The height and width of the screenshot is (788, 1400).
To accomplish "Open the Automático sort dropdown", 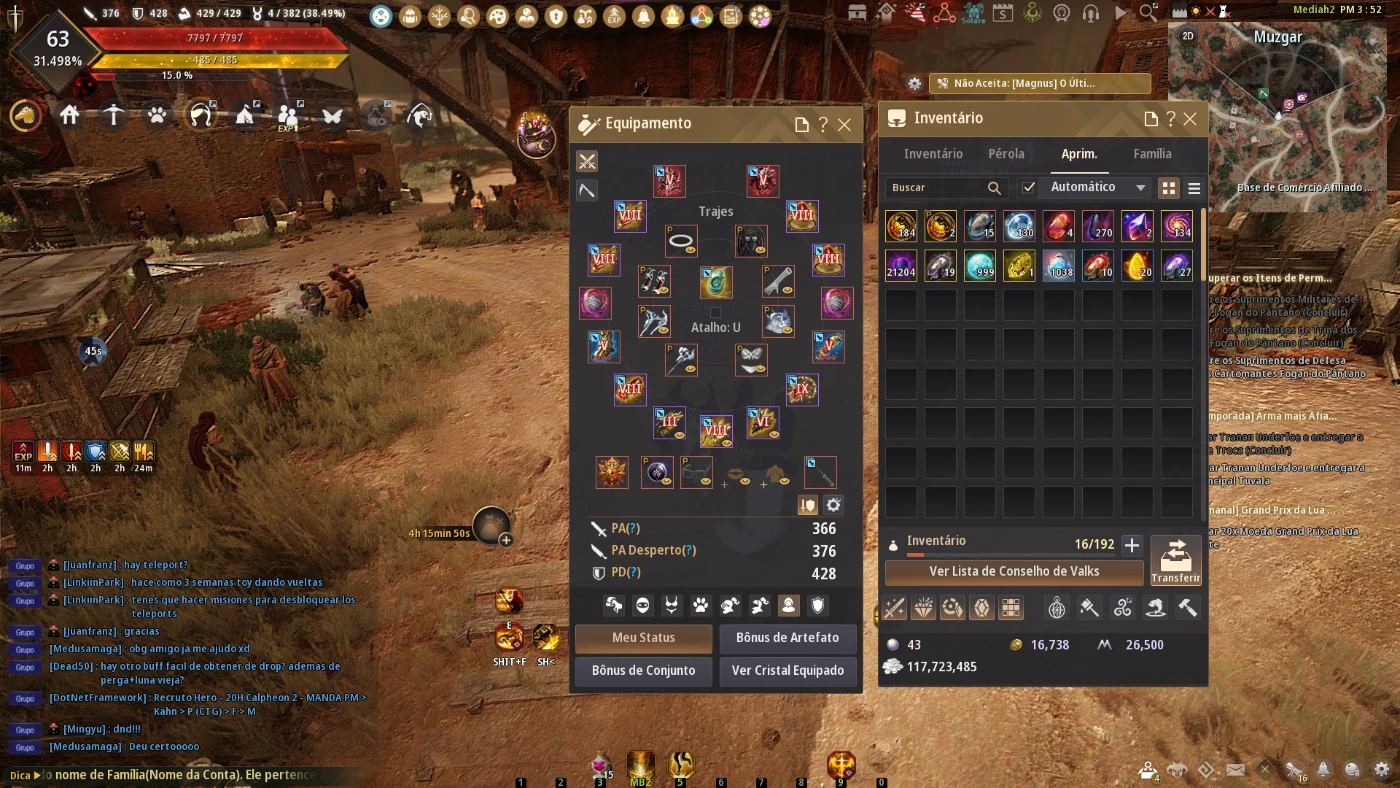I will 1094,187.
